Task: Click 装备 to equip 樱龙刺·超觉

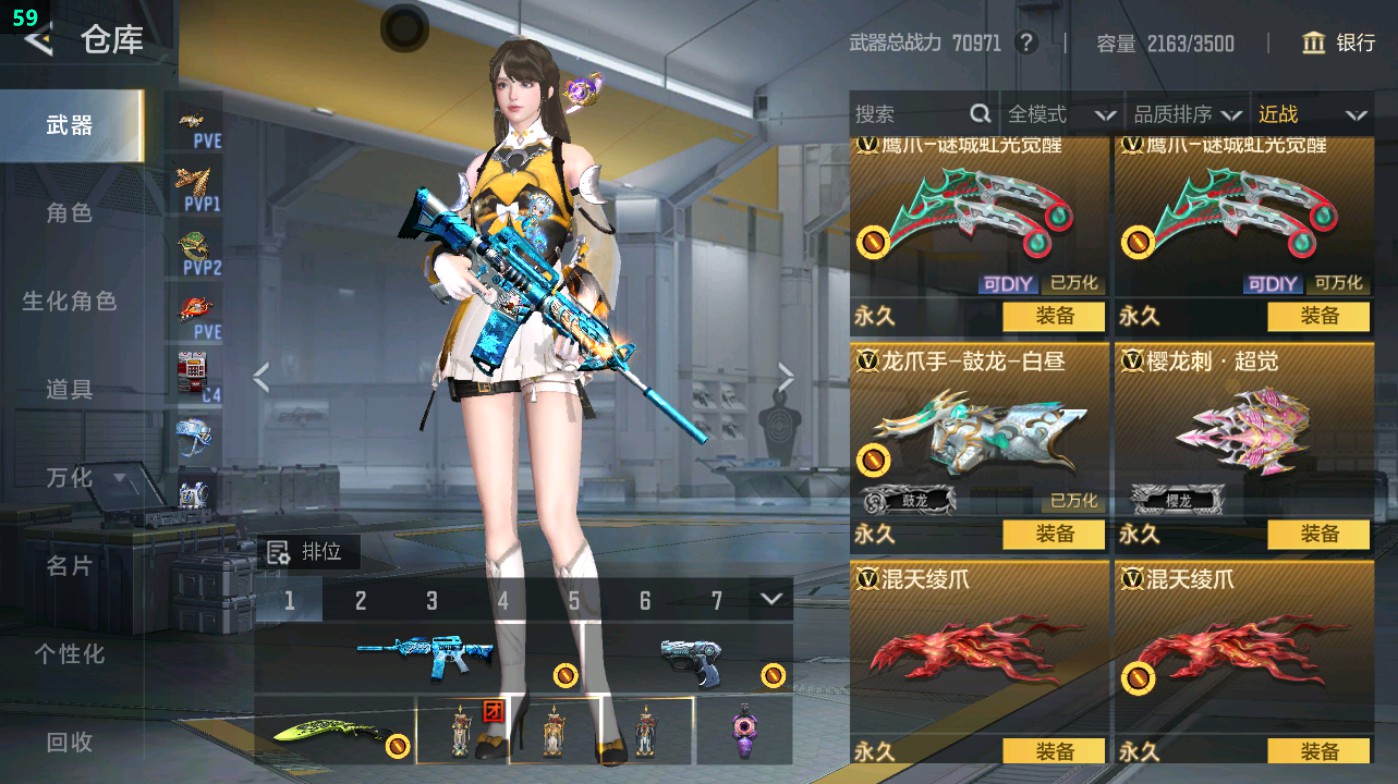Action: [1316, 535]
